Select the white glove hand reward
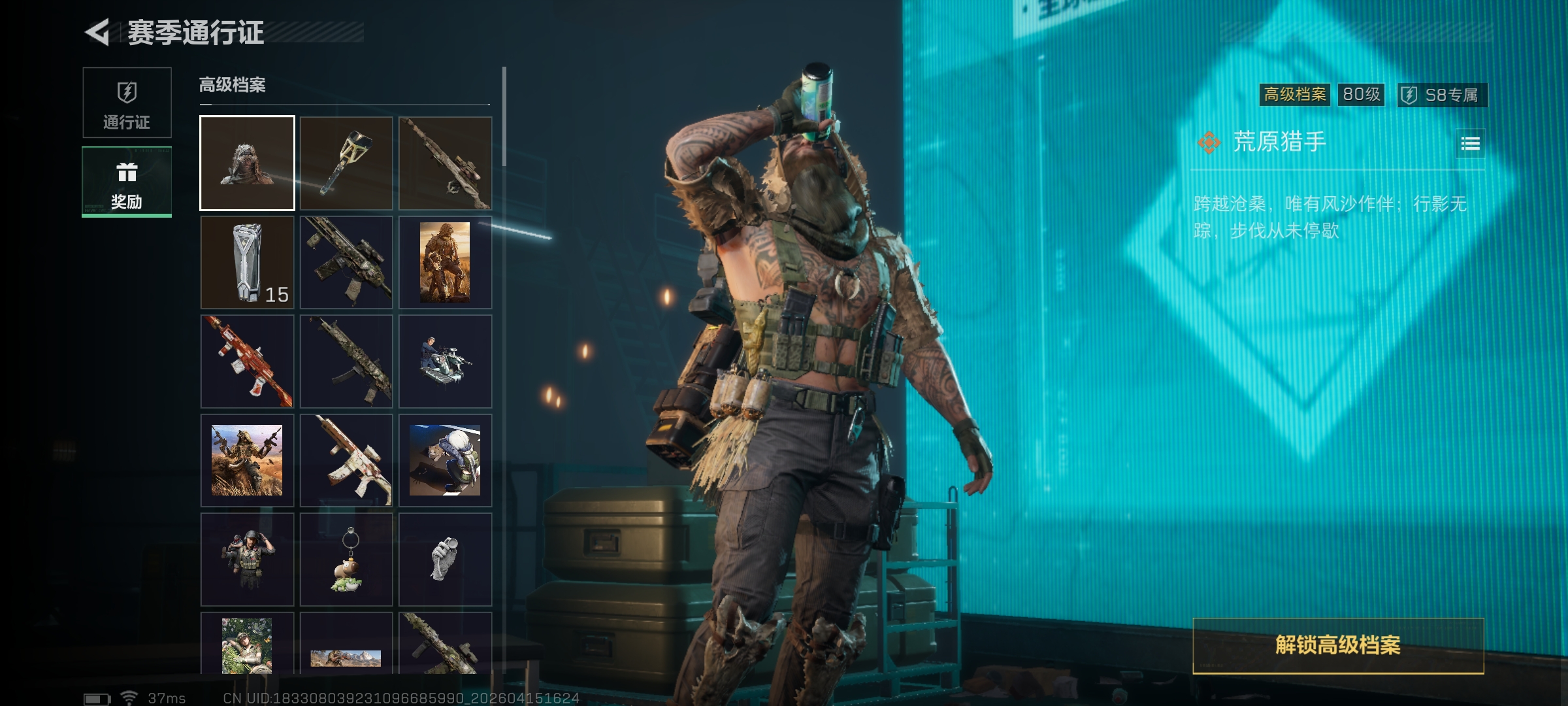 point(445,560)
